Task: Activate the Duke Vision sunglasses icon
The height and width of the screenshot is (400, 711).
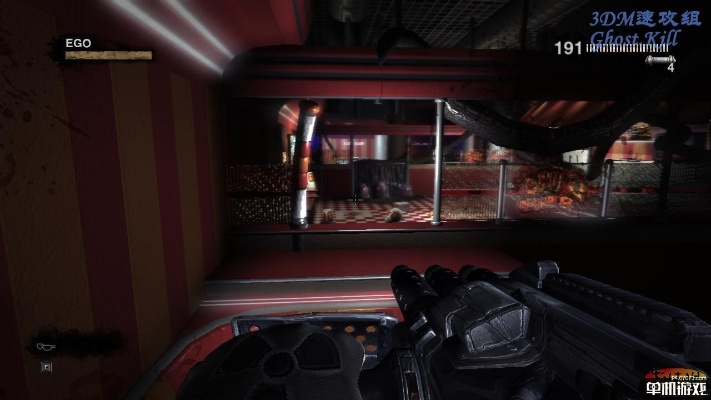Action: pyautogui.click(x=47, y=346)
